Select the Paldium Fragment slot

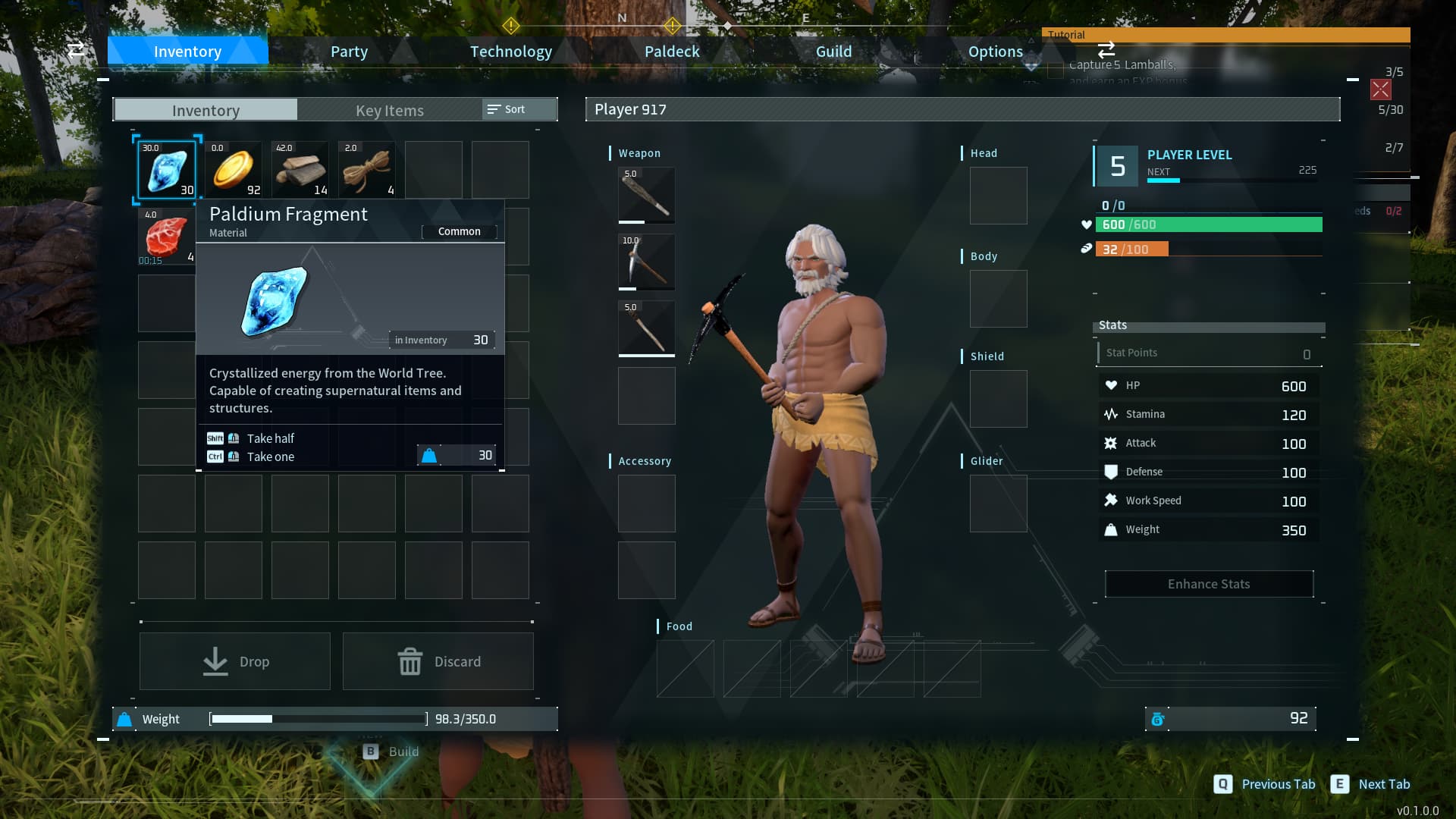pos(167,170)
